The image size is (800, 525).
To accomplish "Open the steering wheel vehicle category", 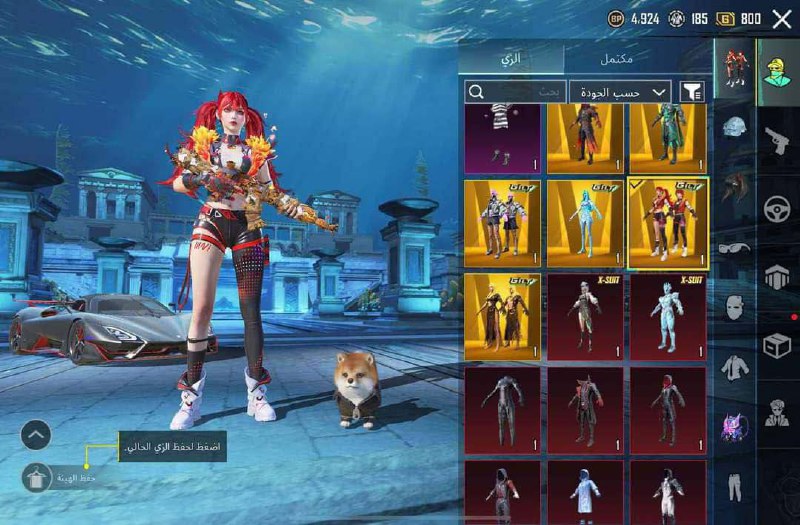I will [778, 208].
